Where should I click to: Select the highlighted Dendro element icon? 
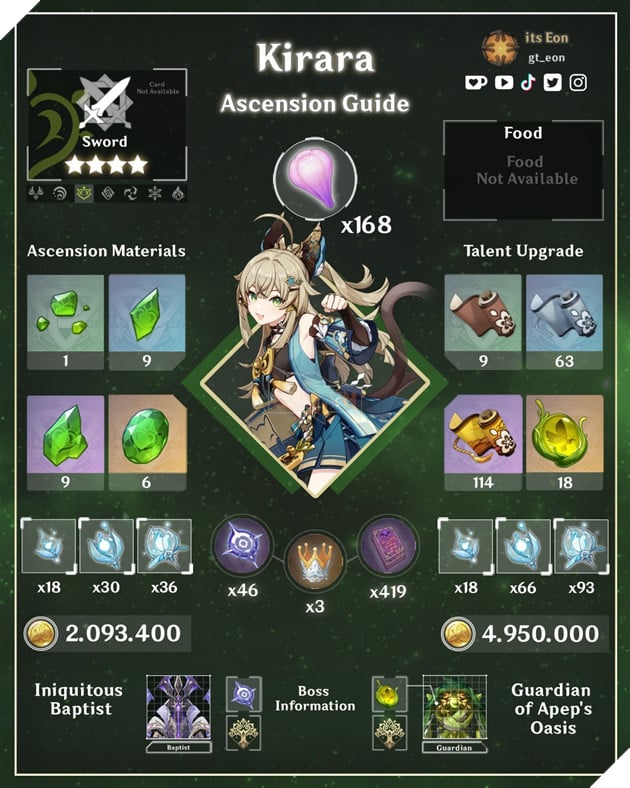(x=84, y=193)
